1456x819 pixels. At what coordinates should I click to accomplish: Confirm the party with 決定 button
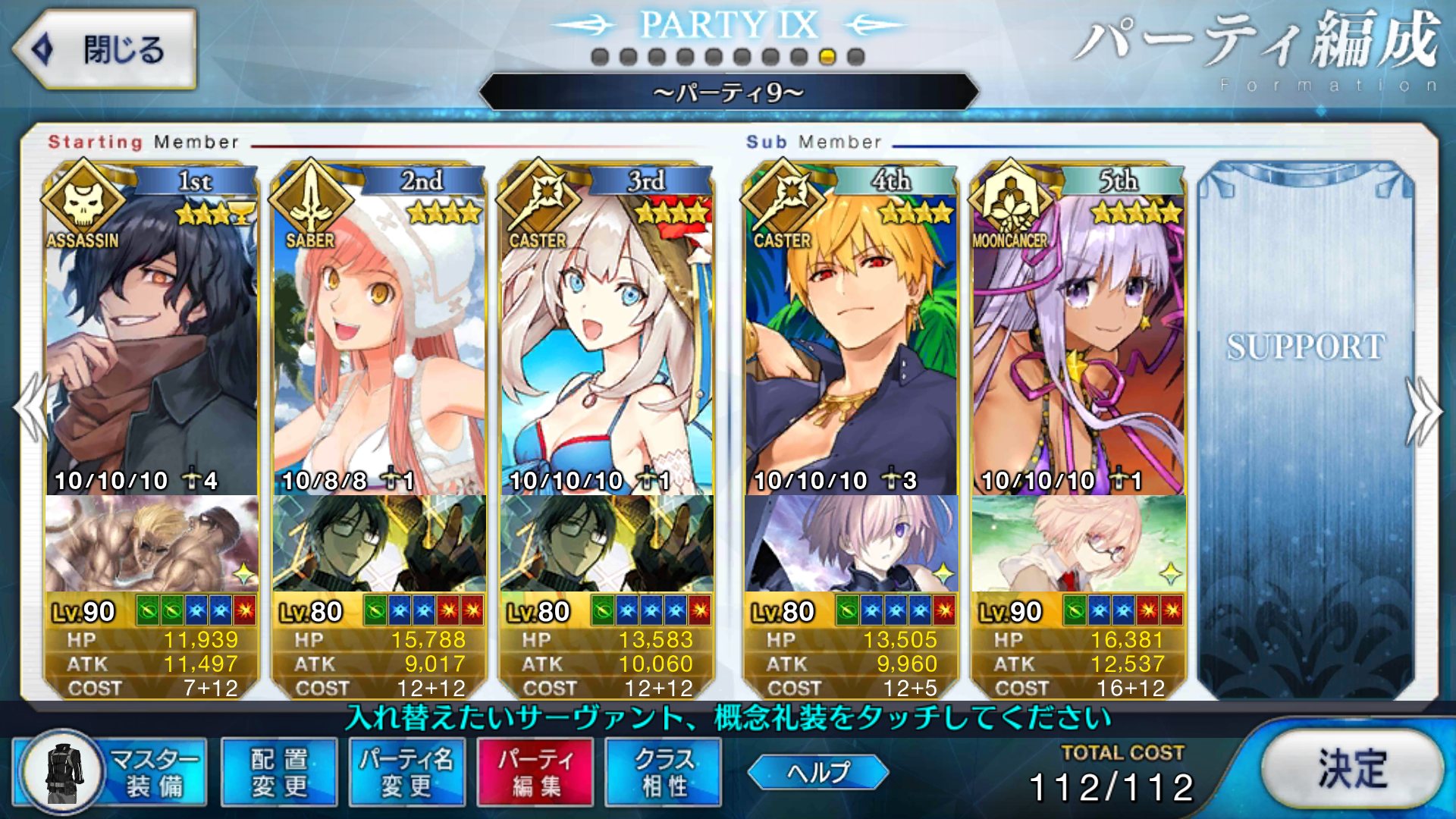click(x=1352, y=770)
